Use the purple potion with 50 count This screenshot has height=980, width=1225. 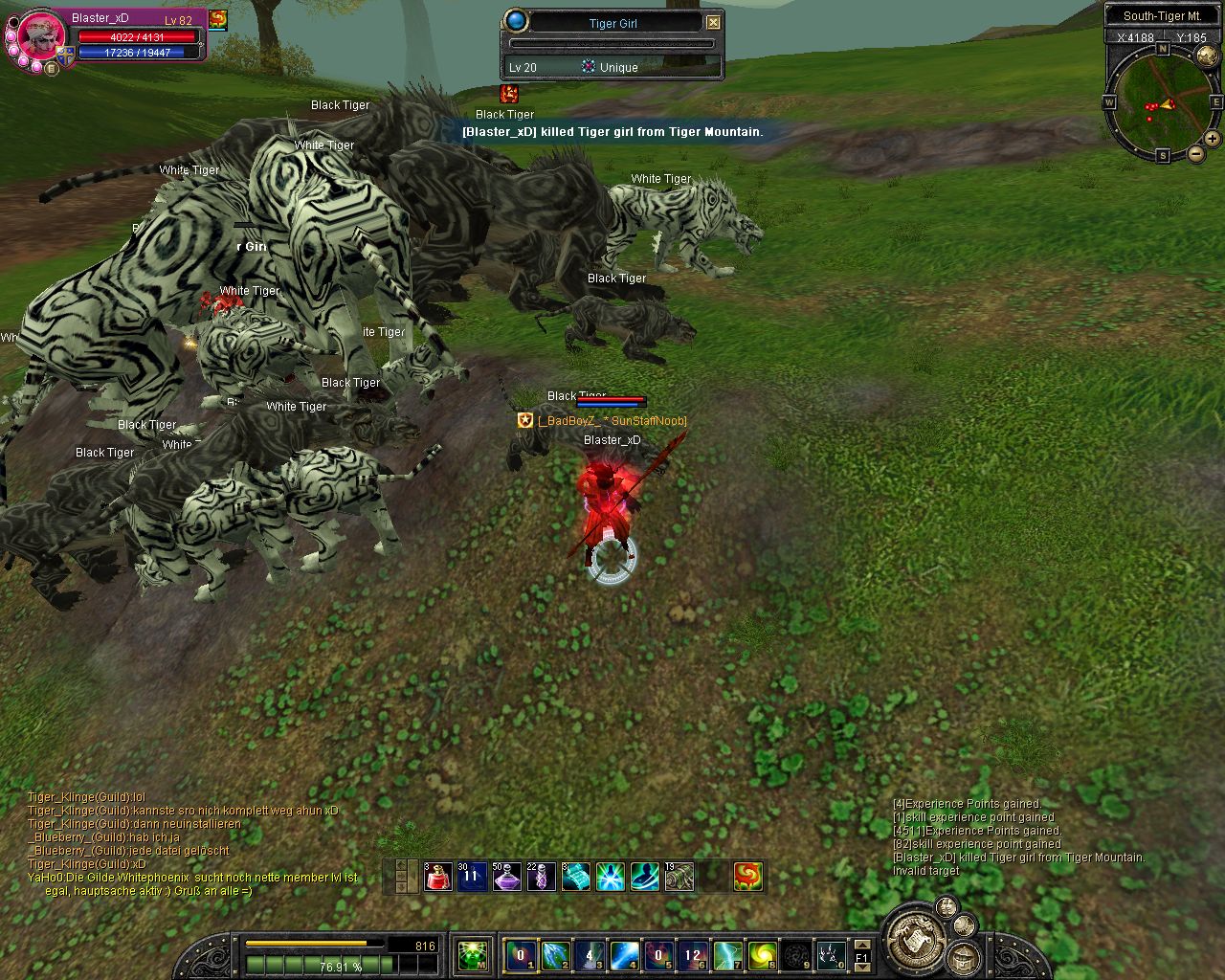click(506, 876)
